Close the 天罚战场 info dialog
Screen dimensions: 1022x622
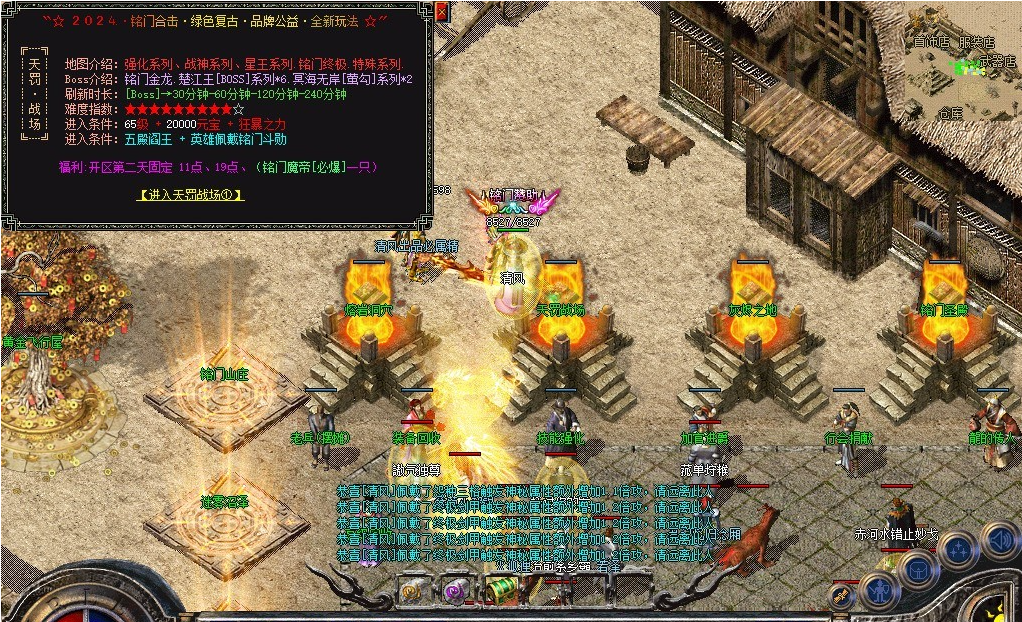[442, 12]
